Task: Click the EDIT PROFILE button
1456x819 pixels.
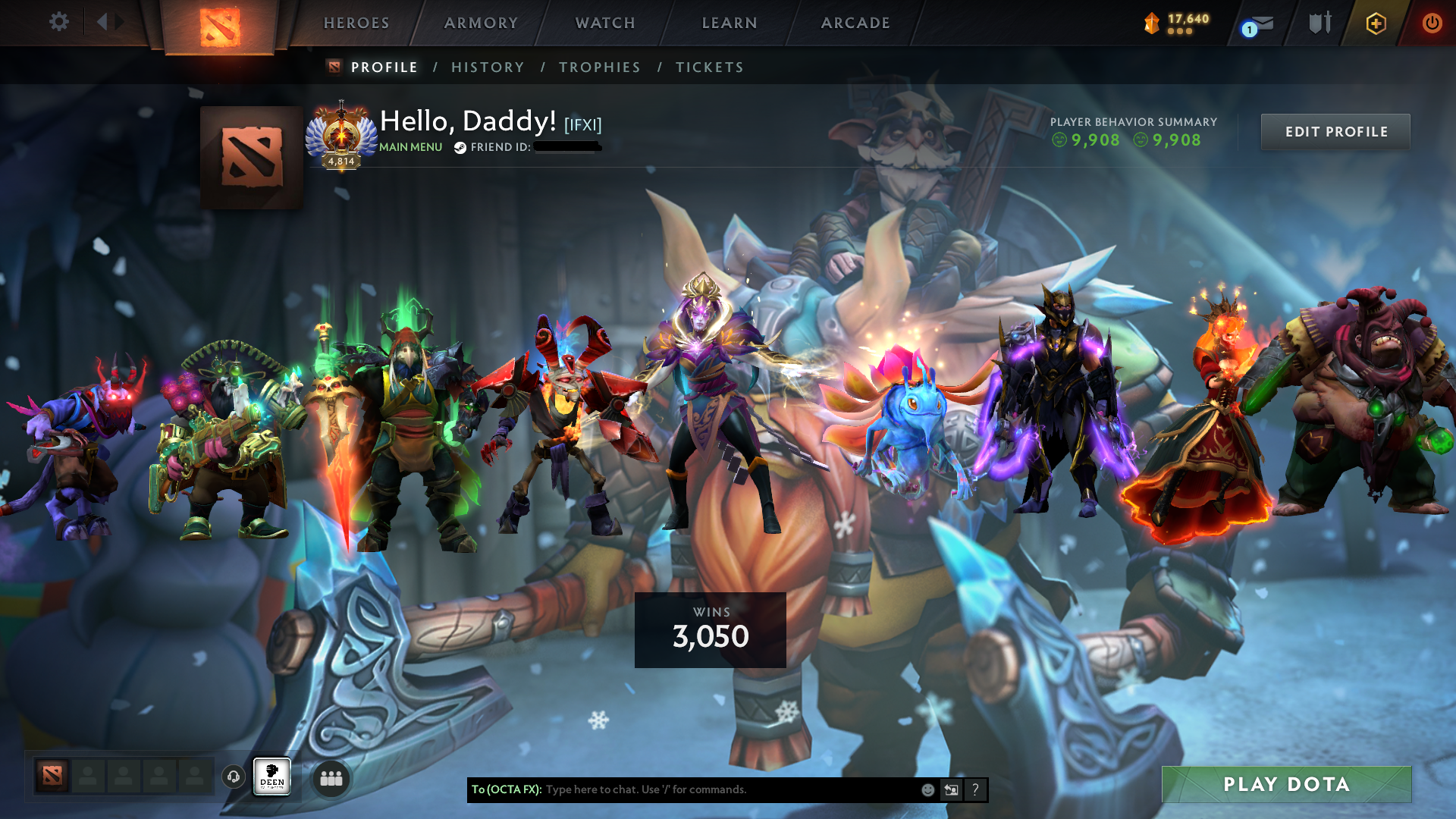Action: point(1335,131)
